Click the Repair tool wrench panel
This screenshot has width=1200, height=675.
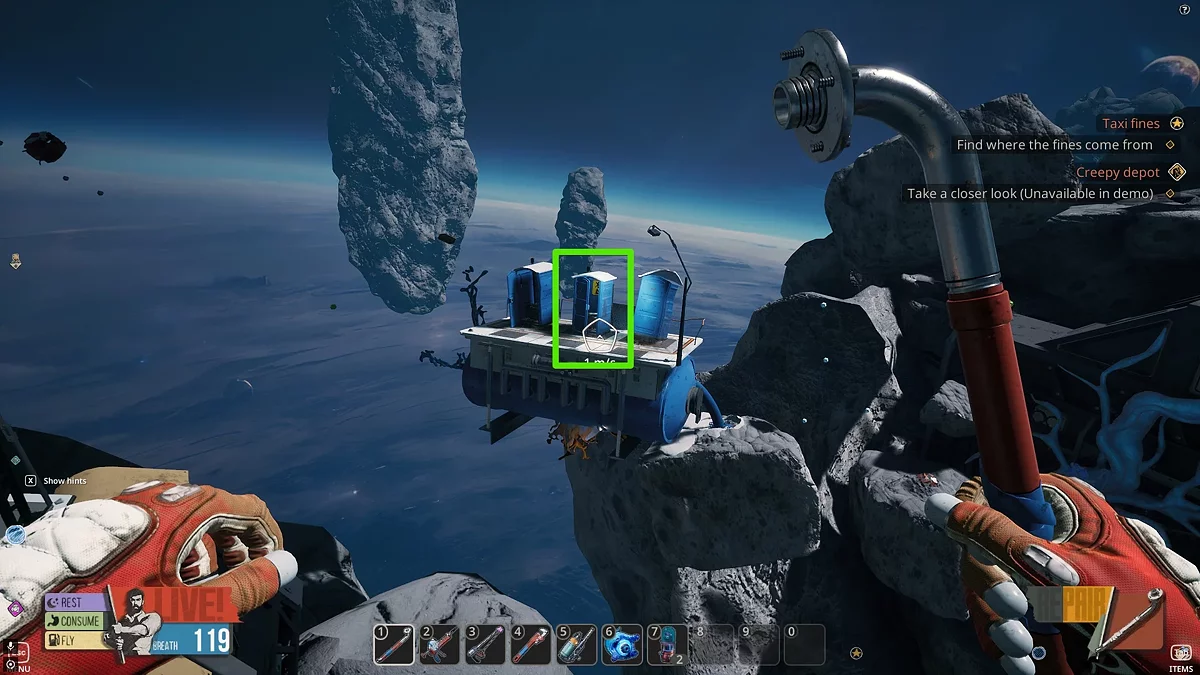click(1136, 618)
